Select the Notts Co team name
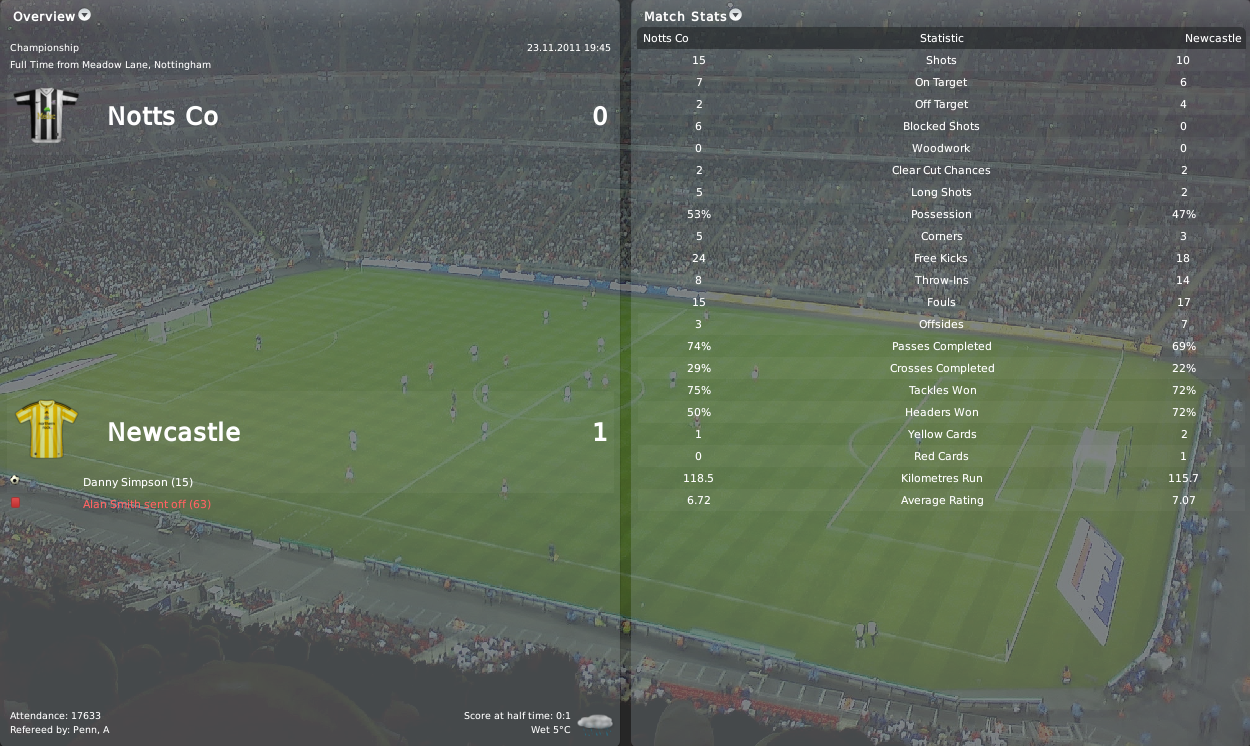This screenshot has height=746, width=1250. (162, 116)
